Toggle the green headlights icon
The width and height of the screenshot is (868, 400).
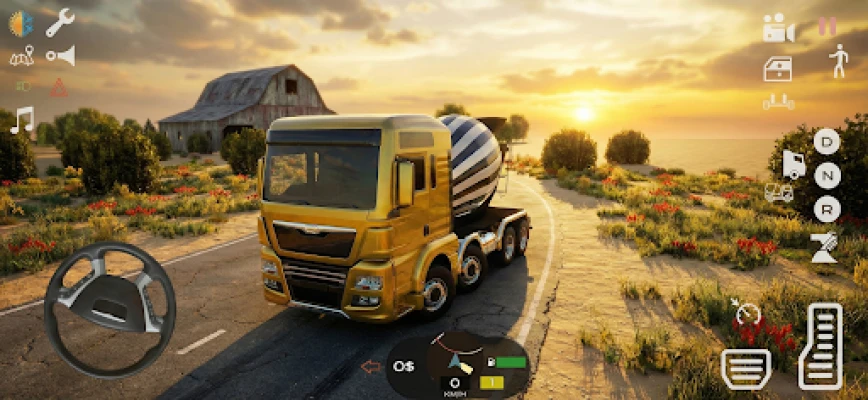pyautogui.click(x=22, y=86)
